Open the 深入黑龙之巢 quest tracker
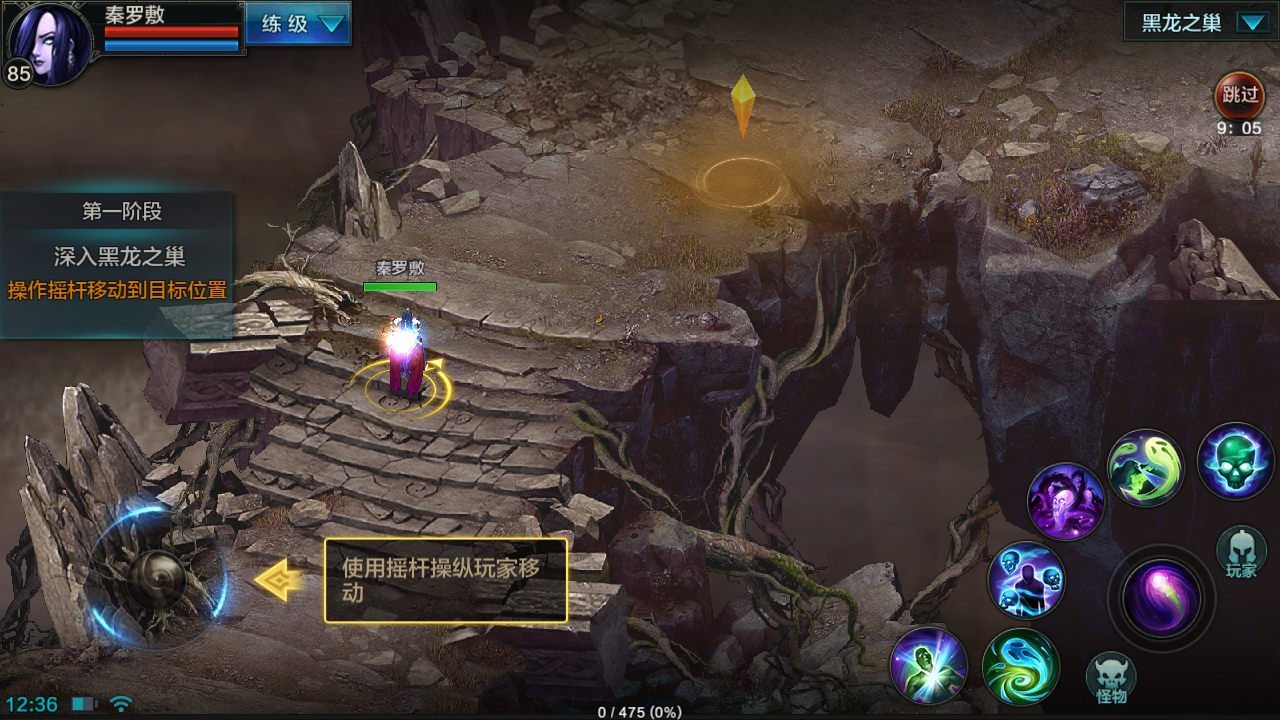This screenshot has width=1280, height=720. [x=118, y=257]
